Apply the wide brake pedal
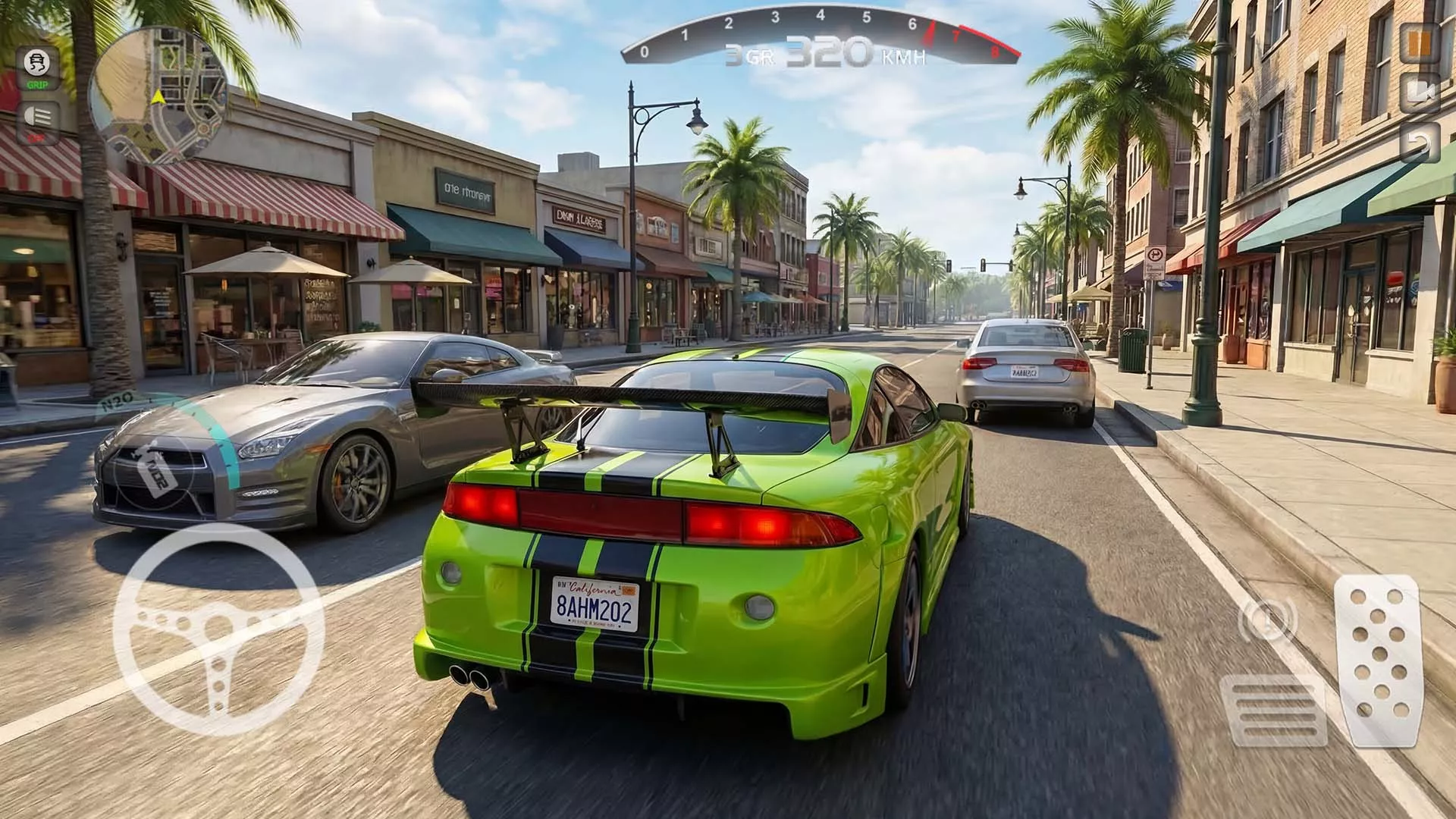The width and height of the screenshot is (1456, 819). [x=1275, y=709]
